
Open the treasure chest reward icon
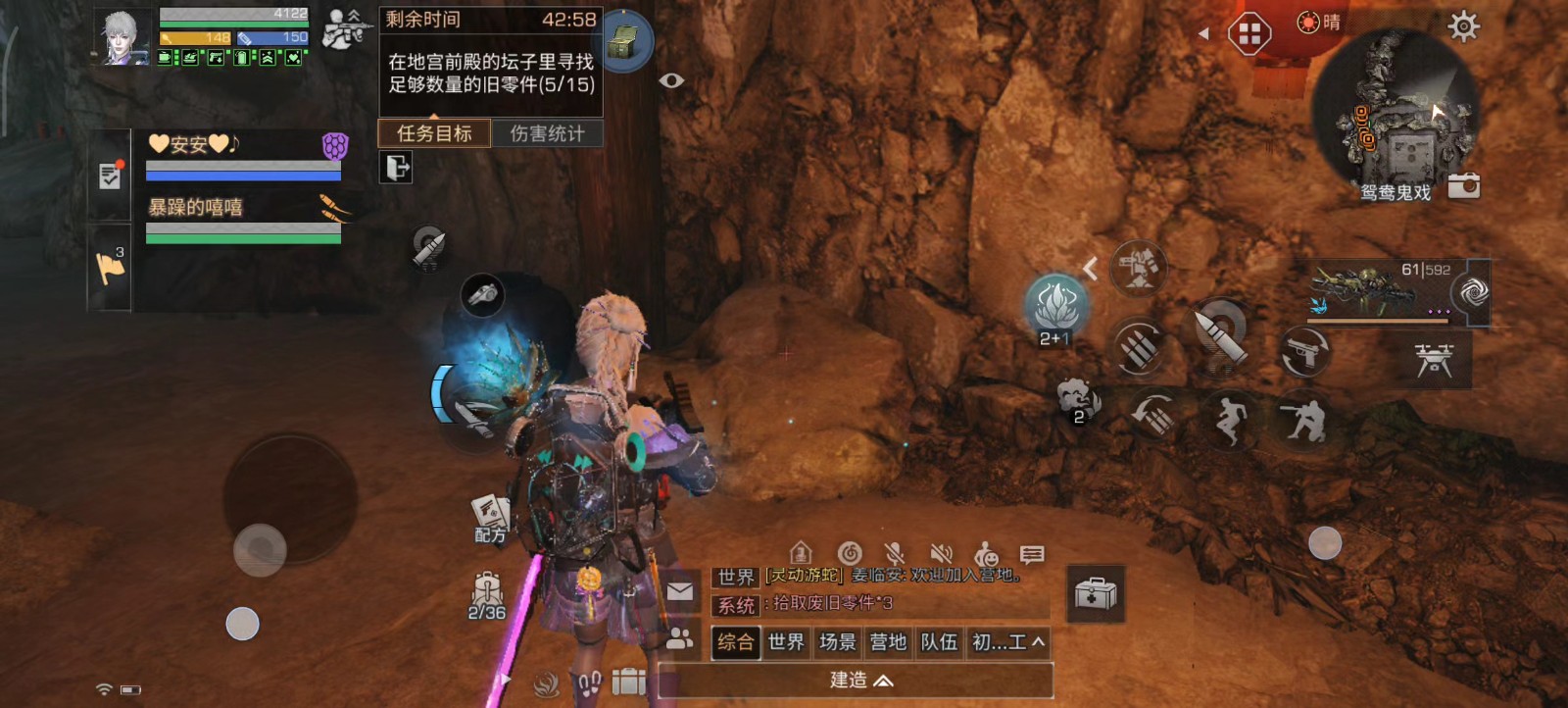(625, 42)
